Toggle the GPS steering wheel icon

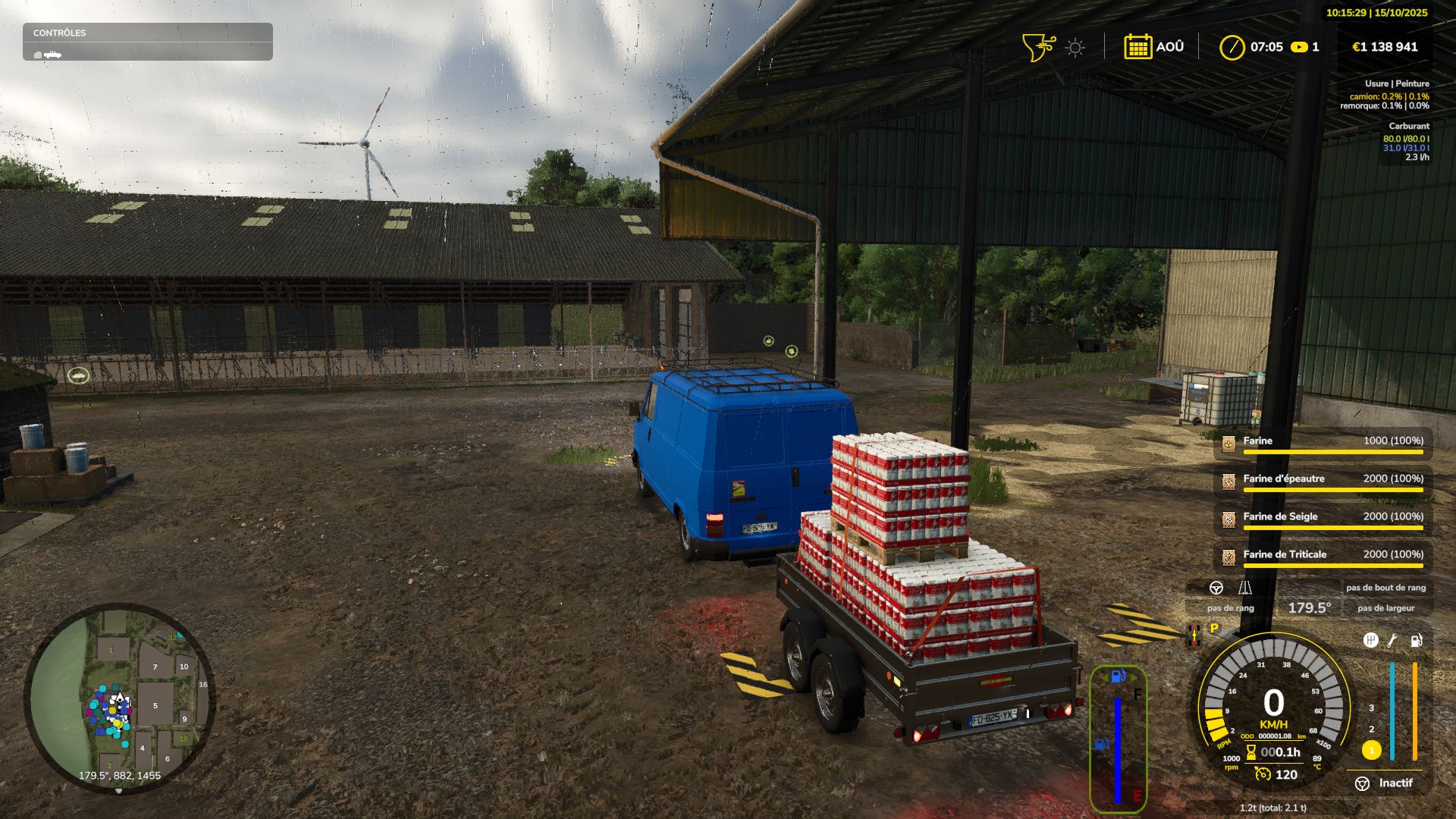1216,588
